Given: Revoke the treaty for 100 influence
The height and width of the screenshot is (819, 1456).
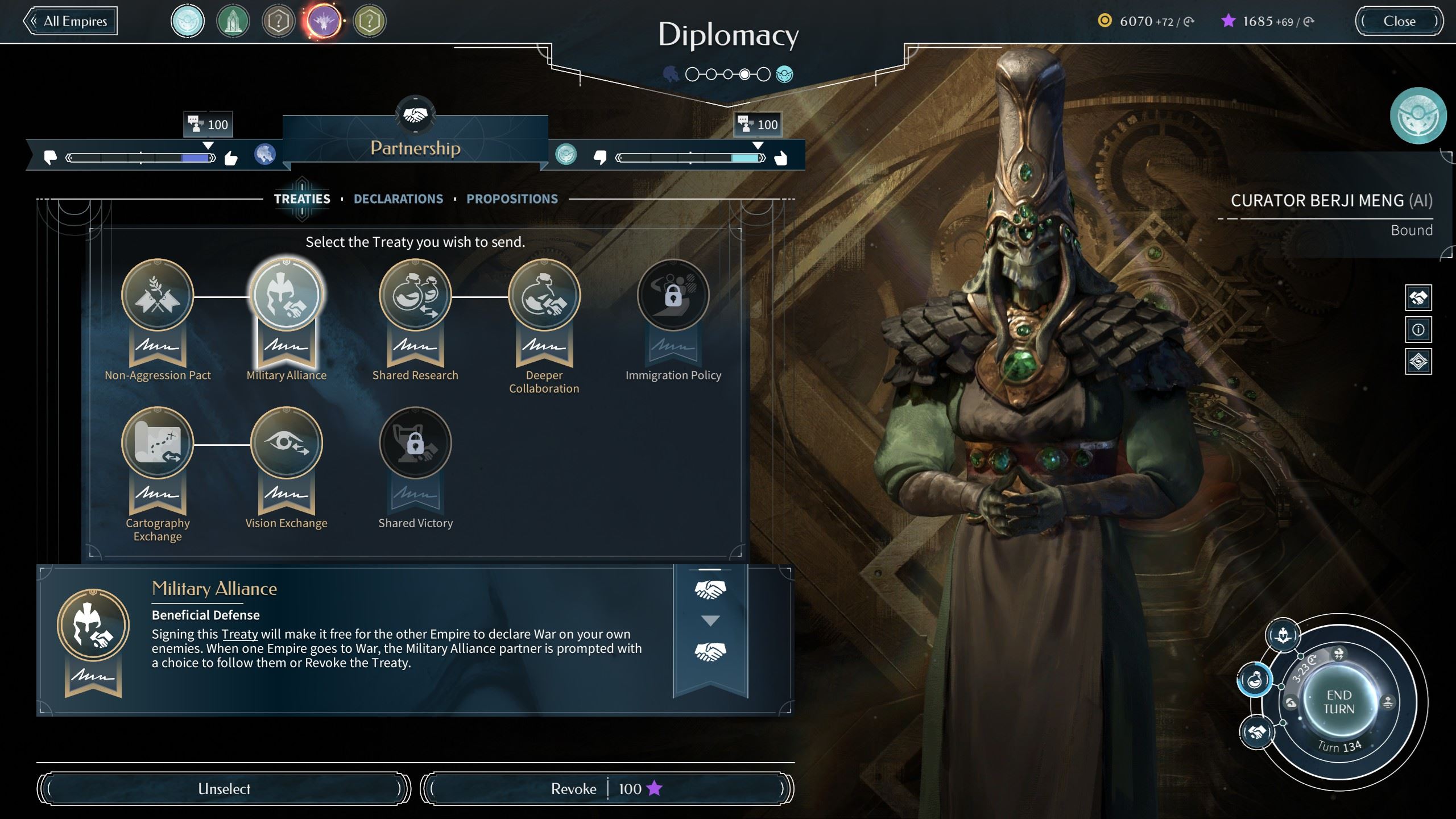Looking at the screenshot, I should (606, 789).
